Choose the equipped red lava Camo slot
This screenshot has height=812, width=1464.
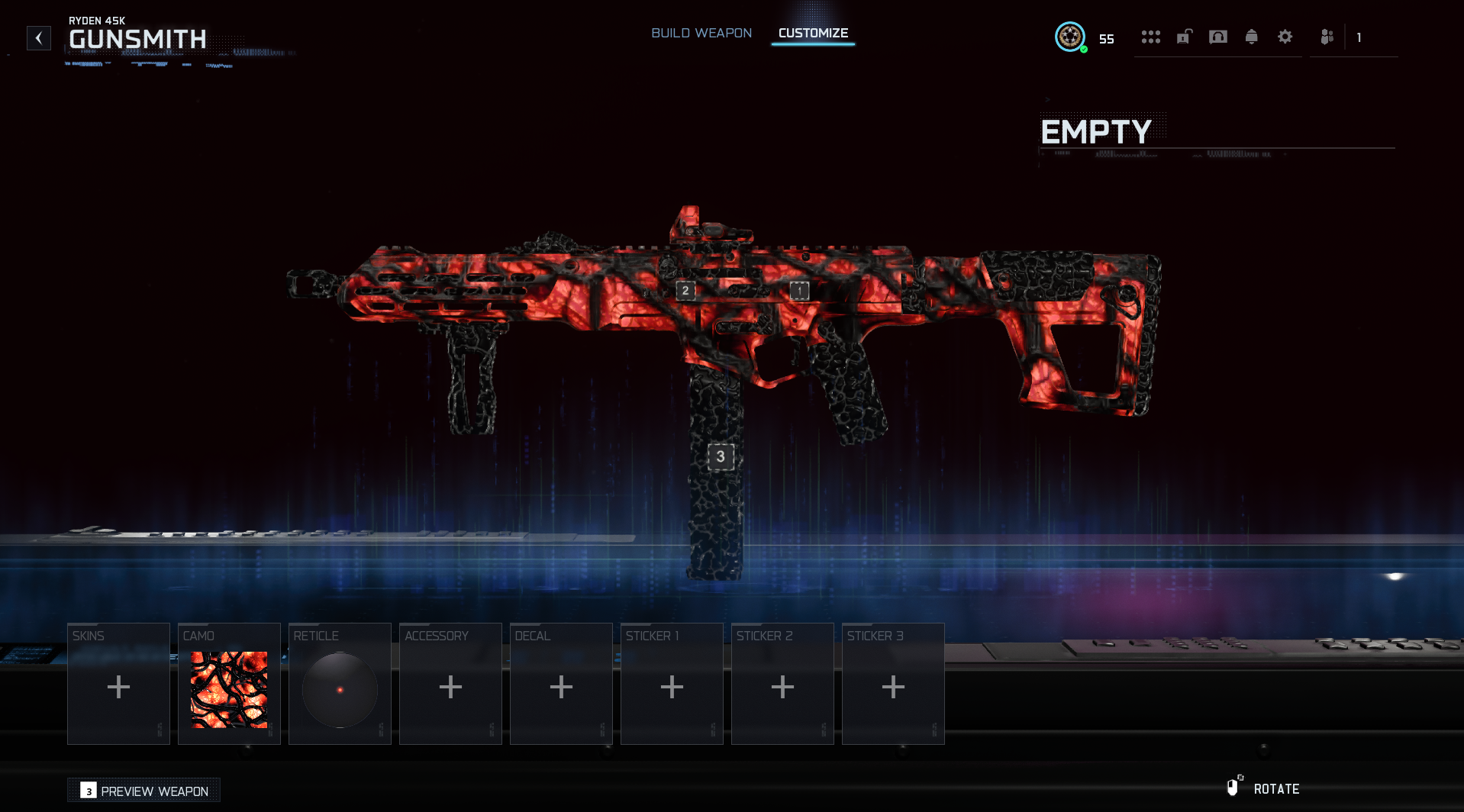tap(229, 684)
